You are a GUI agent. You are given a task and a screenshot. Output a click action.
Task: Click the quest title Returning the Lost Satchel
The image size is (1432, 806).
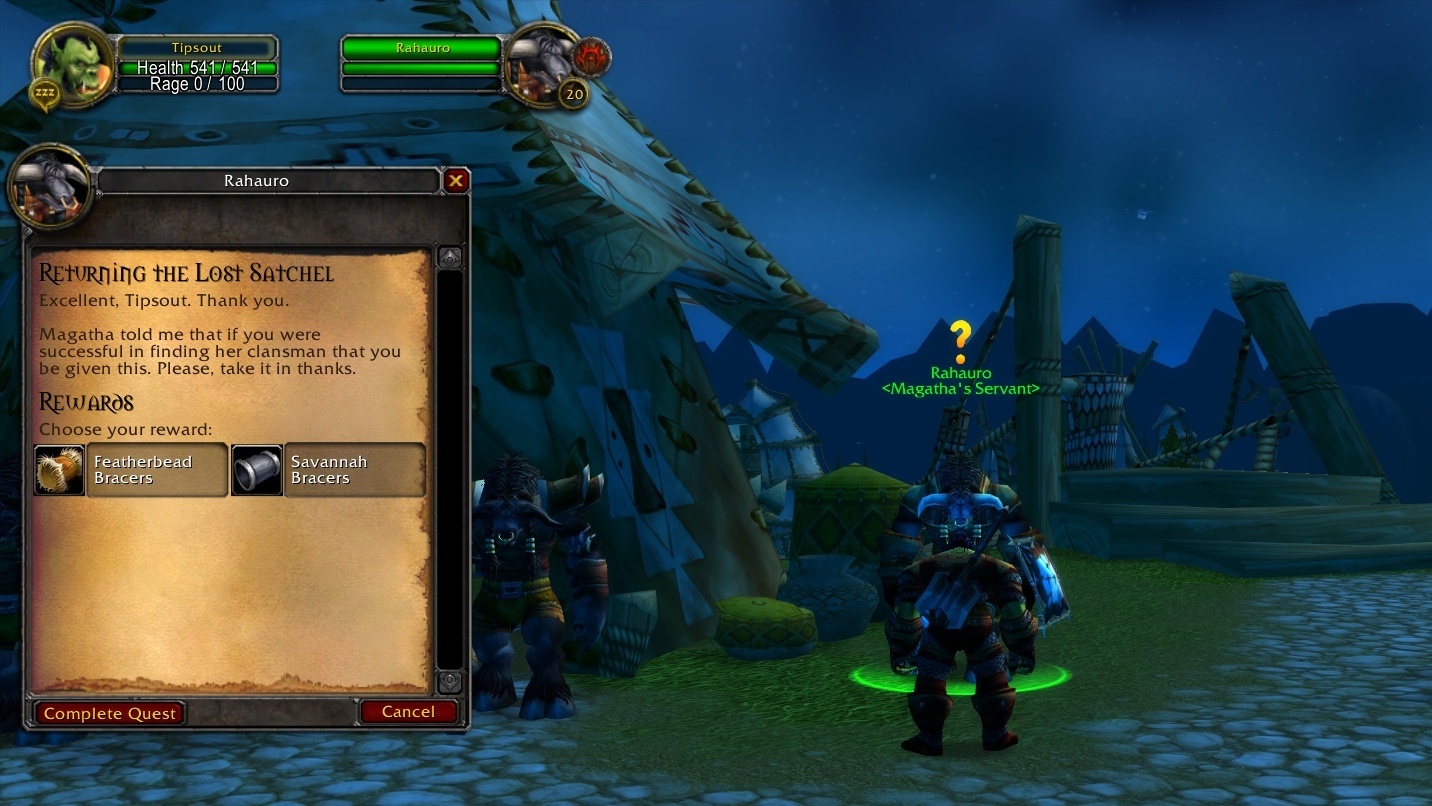(185, 273)
